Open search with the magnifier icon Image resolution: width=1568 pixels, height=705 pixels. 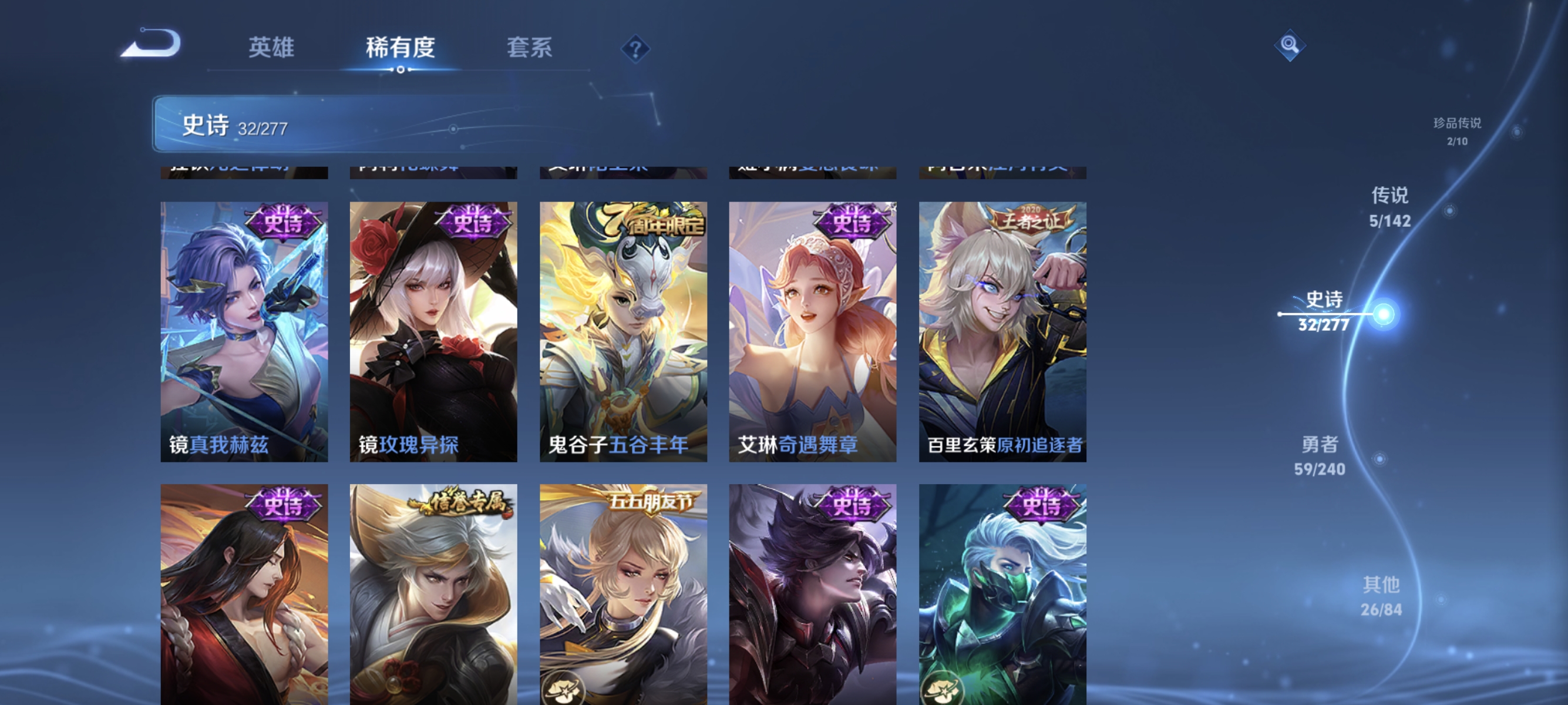click(1290, 45)
